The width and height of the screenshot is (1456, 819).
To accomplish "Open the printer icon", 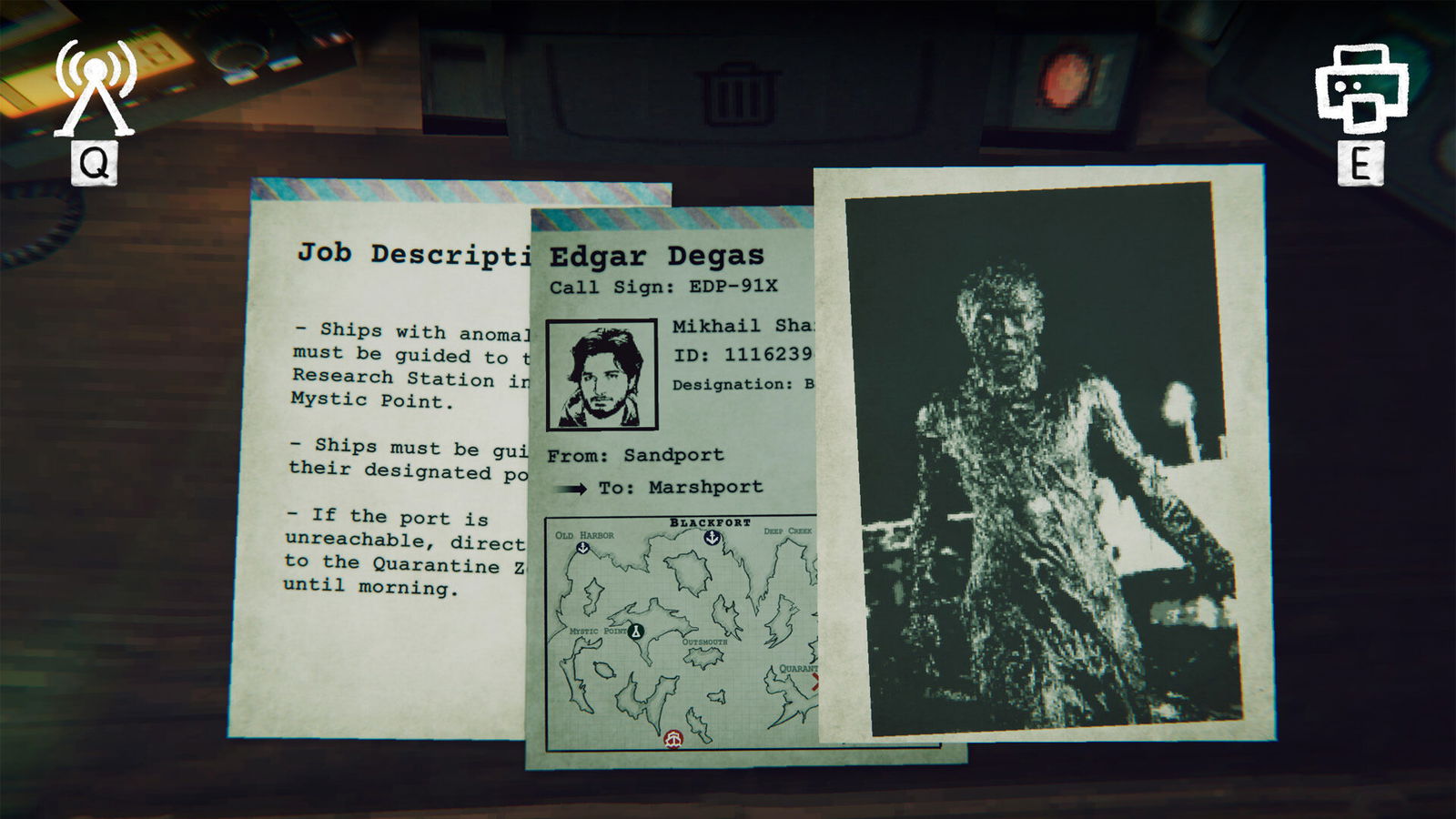I will 1361,88.
